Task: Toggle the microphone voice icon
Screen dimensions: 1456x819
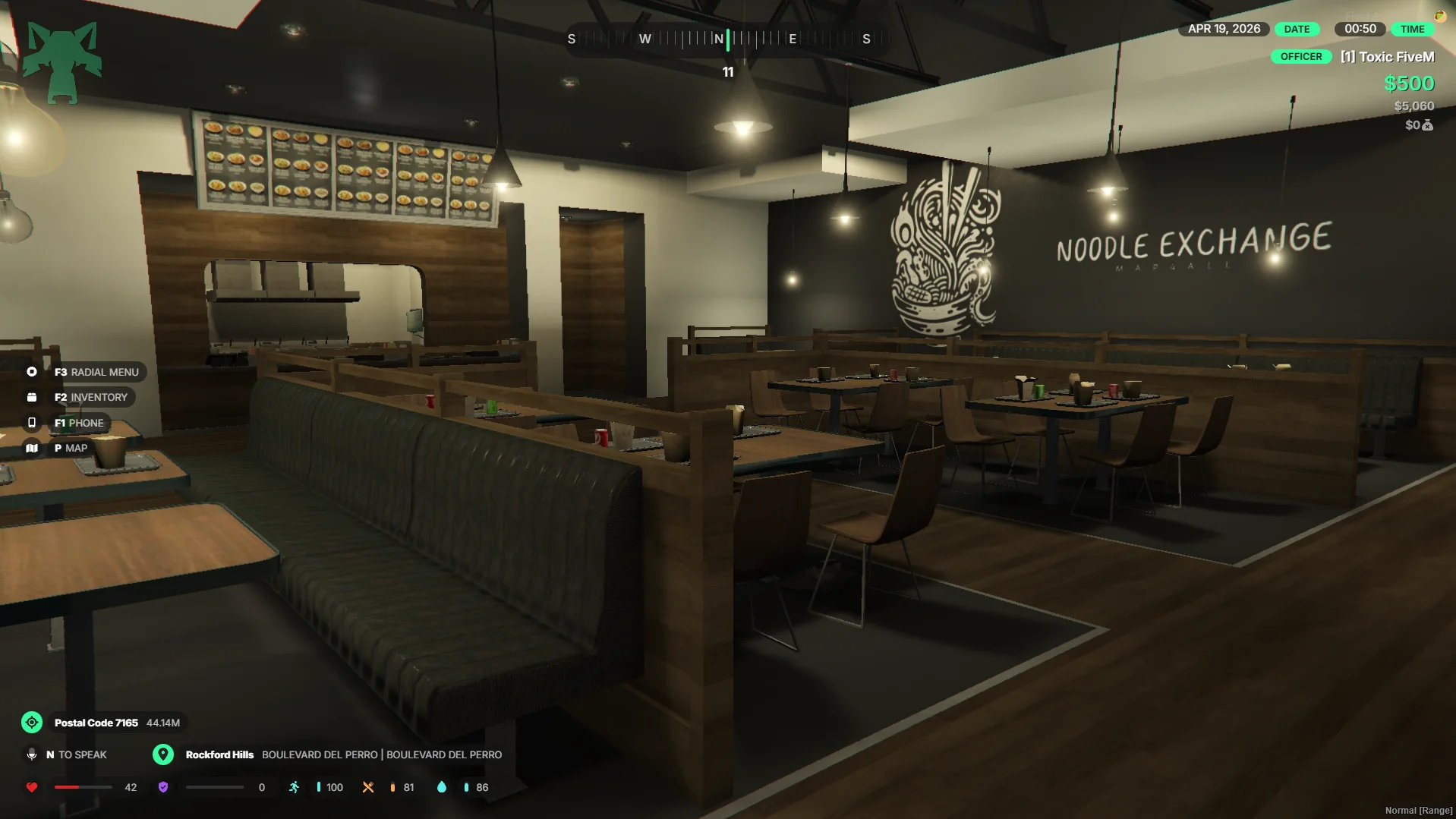Action: [32, 754]
